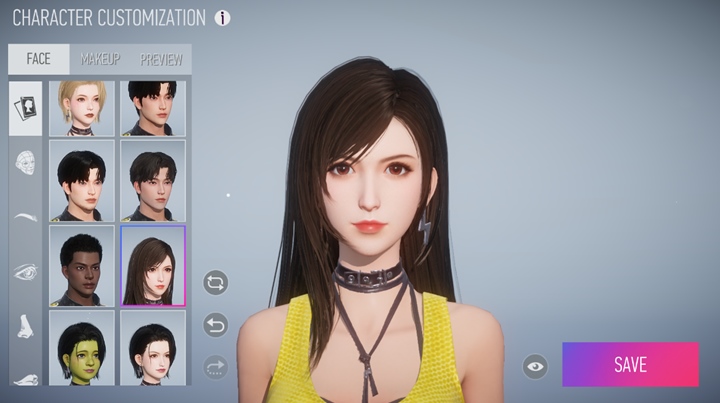Choose the blonde woman face preset
The image size is (720, 403).
(85, 108)
